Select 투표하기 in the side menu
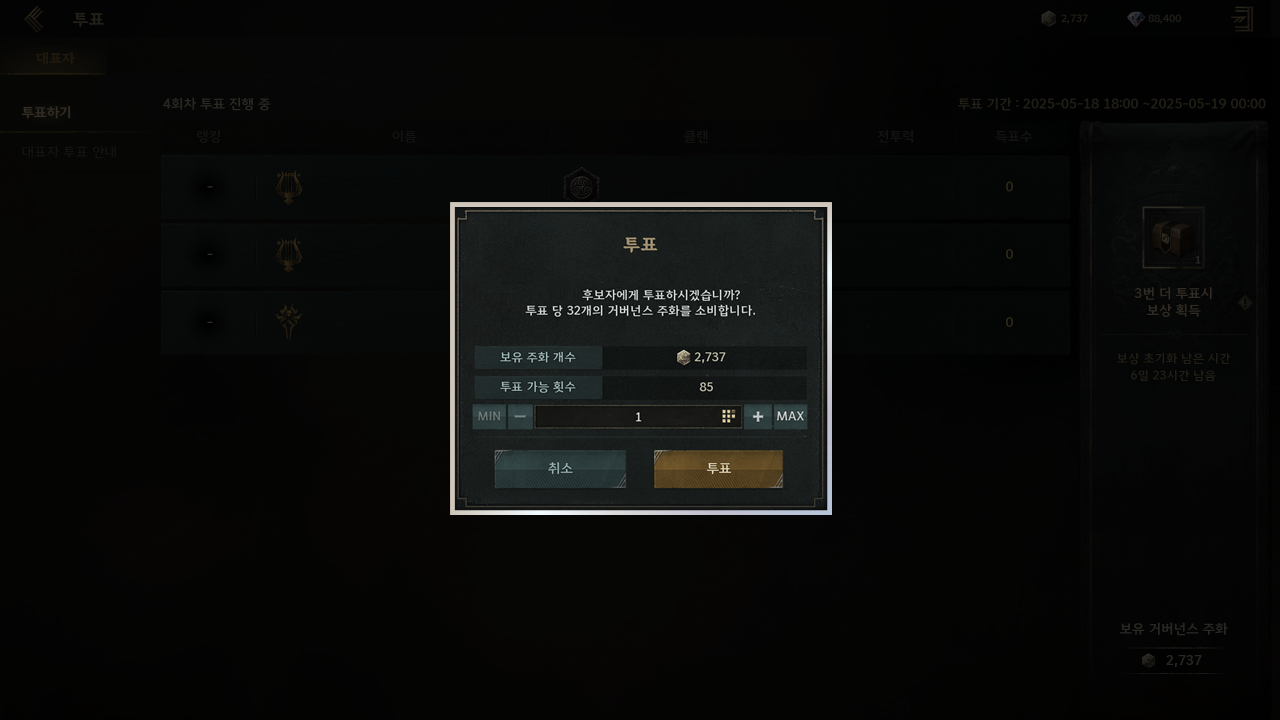 [47, 112]
